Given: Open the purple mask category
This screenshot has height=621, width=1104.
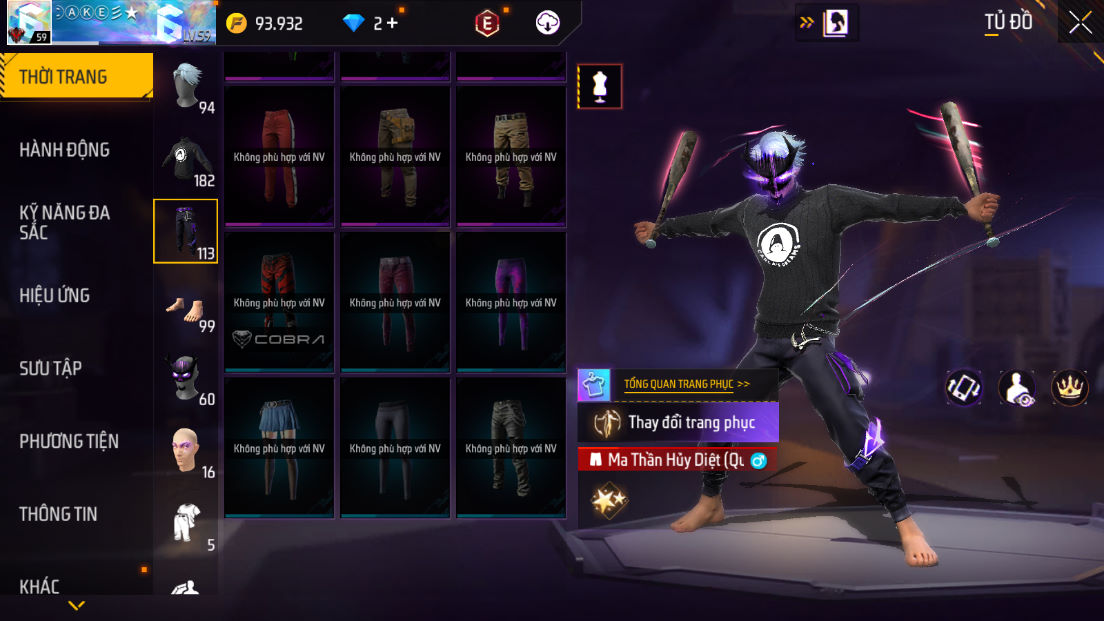Looking at the screenshot, I should 187,379.
